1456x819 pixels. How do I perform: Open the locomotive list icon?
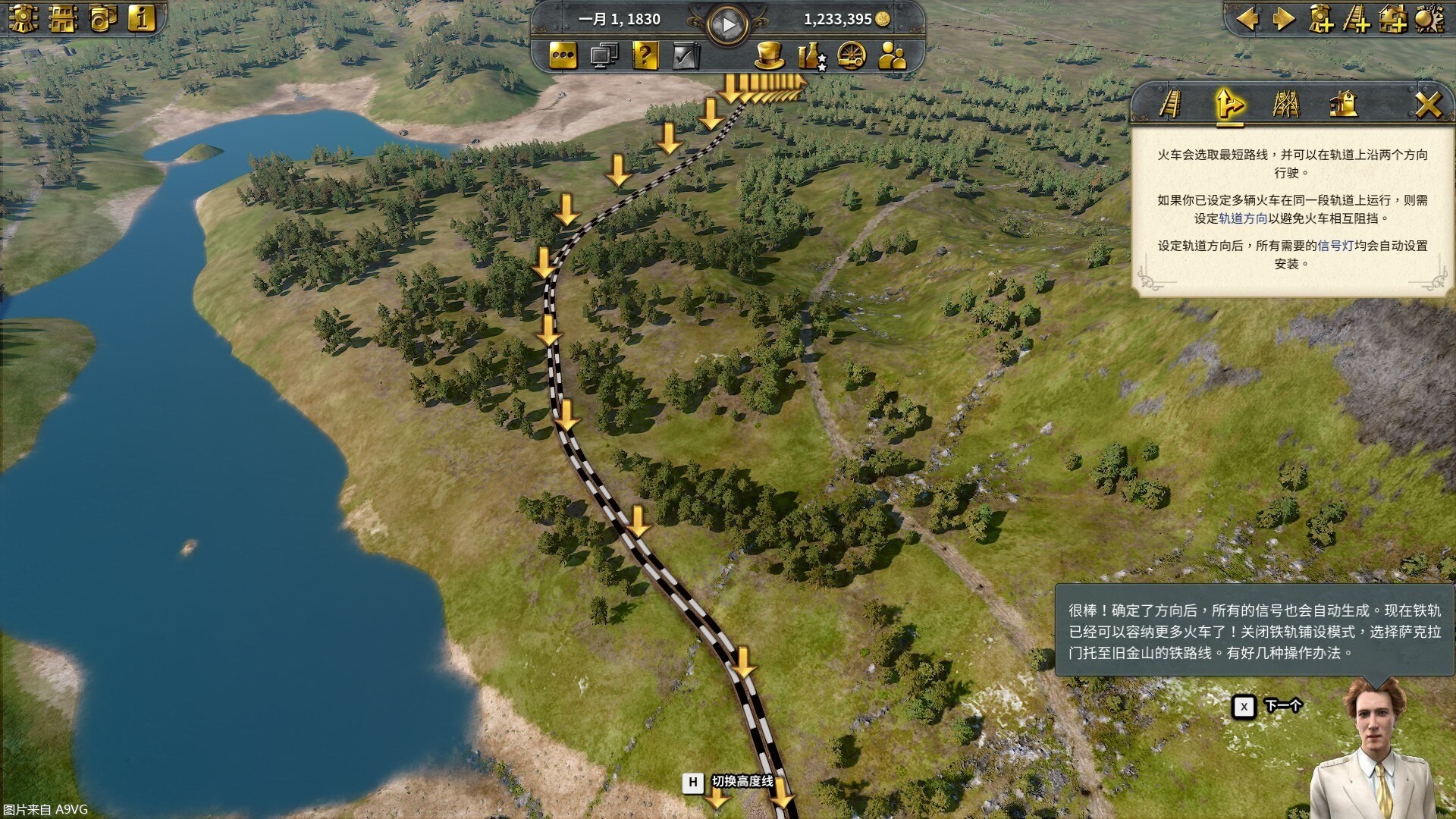[24, 18]
